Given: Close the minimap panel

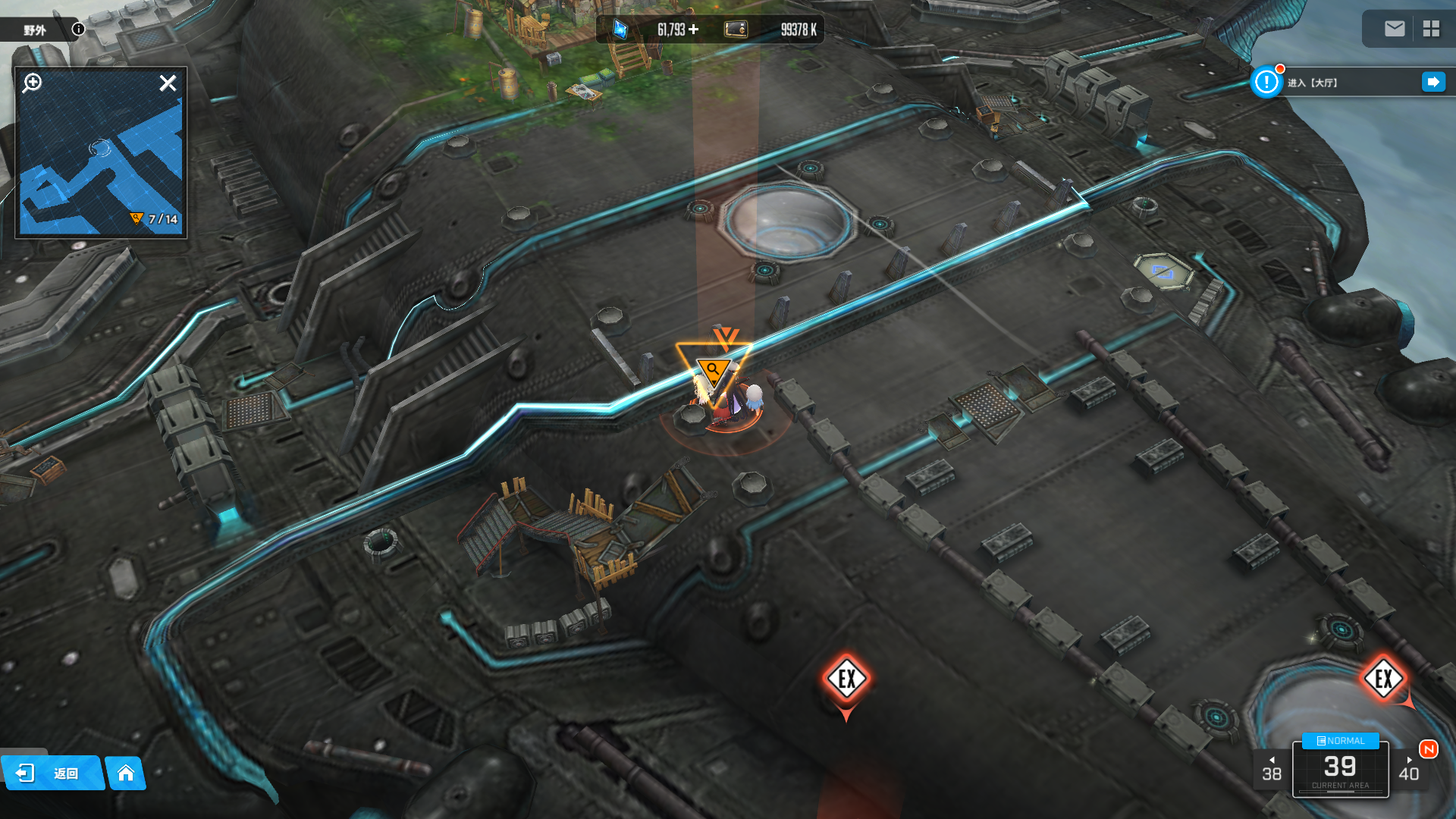Looking at the screenshot, I should click(x=168, y=83).
